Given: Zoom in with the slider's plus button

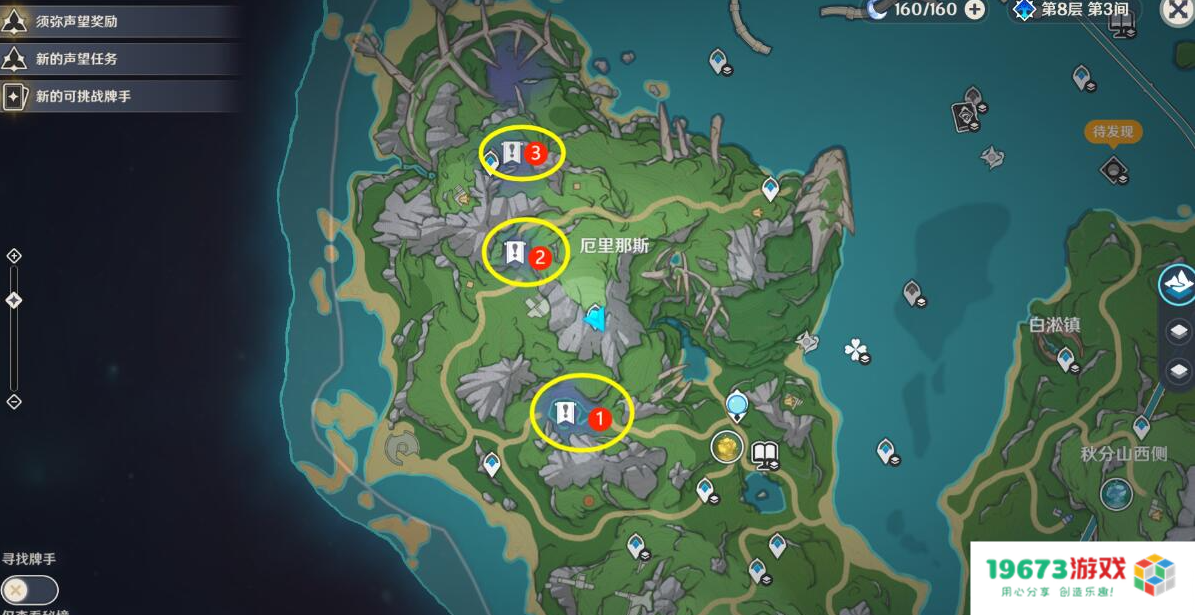Looking at the screenshot, I should point(14,256).
